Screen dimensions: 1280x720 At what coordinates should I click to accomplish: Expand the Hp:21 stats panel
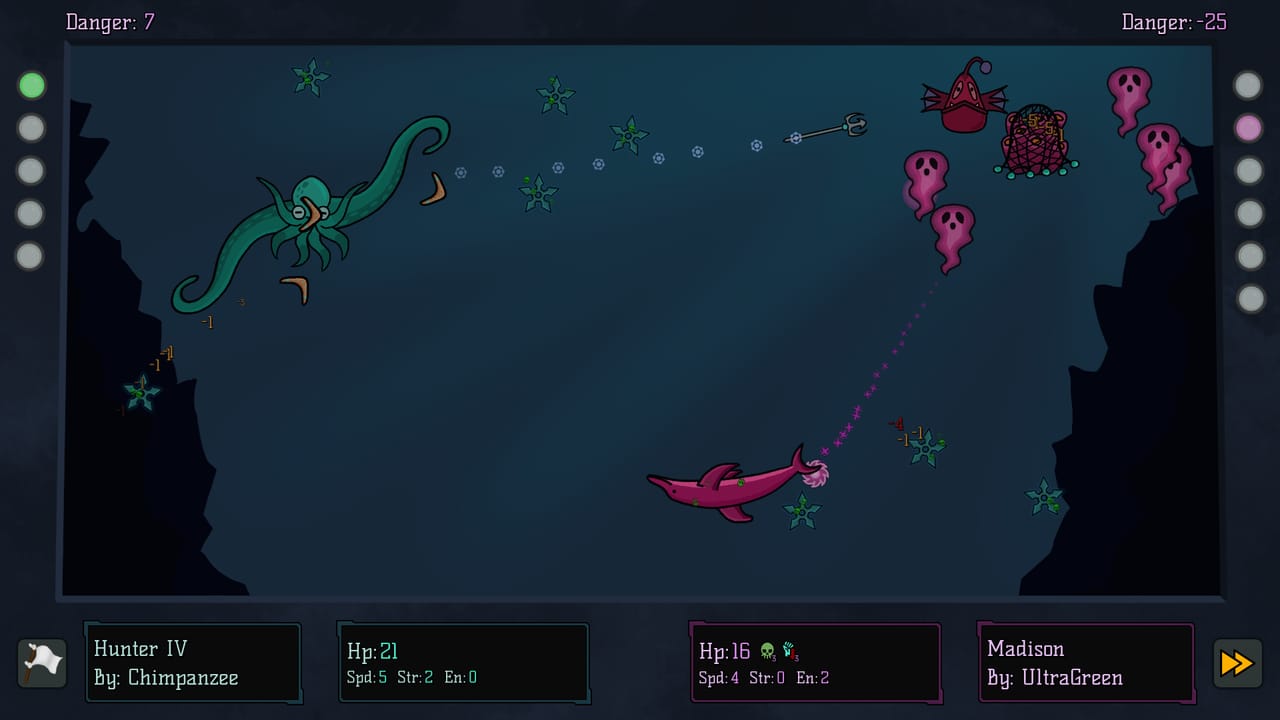pyautogui.click(x=463, y=662)
